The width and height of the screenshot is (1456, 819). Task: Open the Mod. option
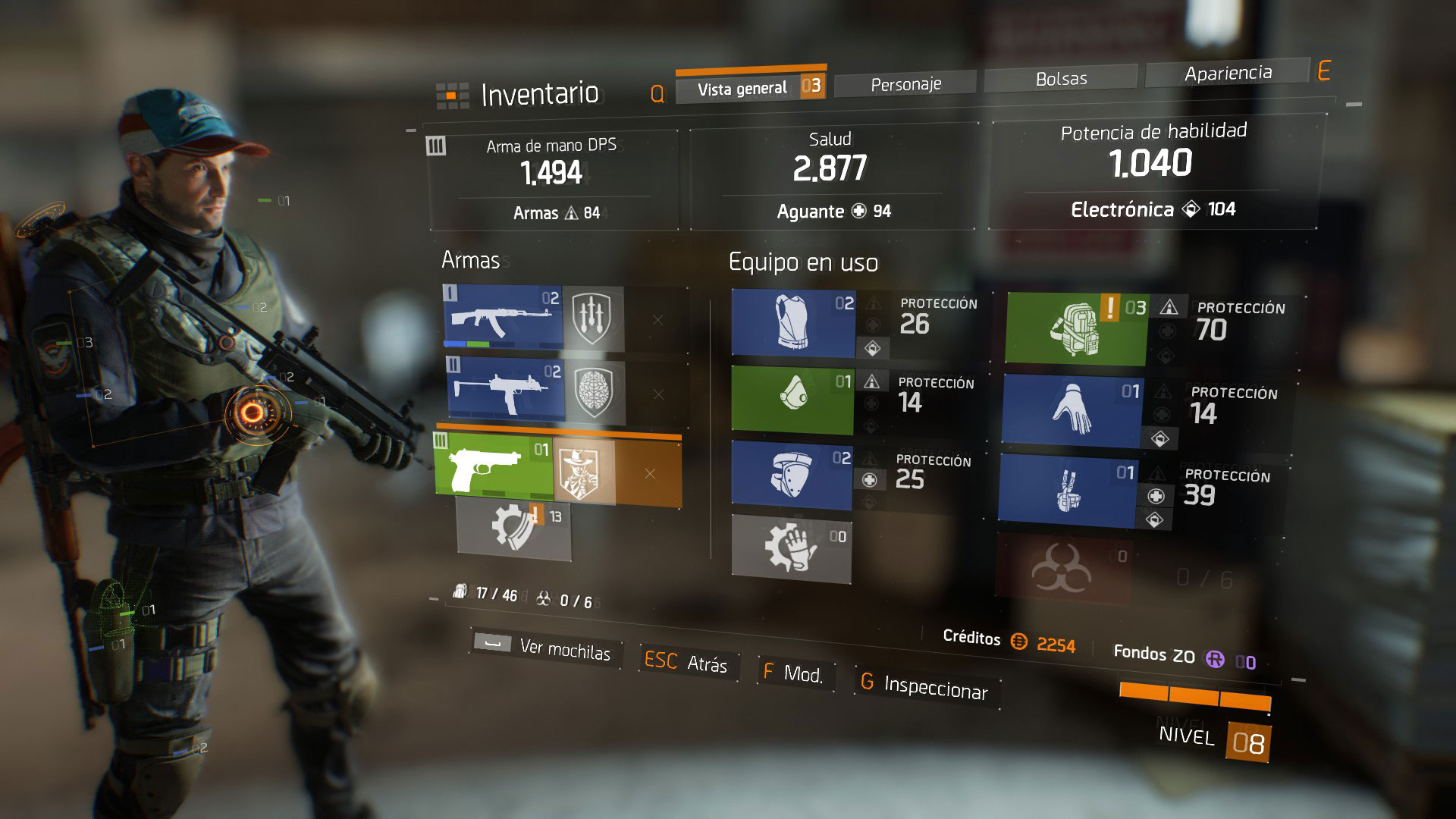click(x=793, y=673)
